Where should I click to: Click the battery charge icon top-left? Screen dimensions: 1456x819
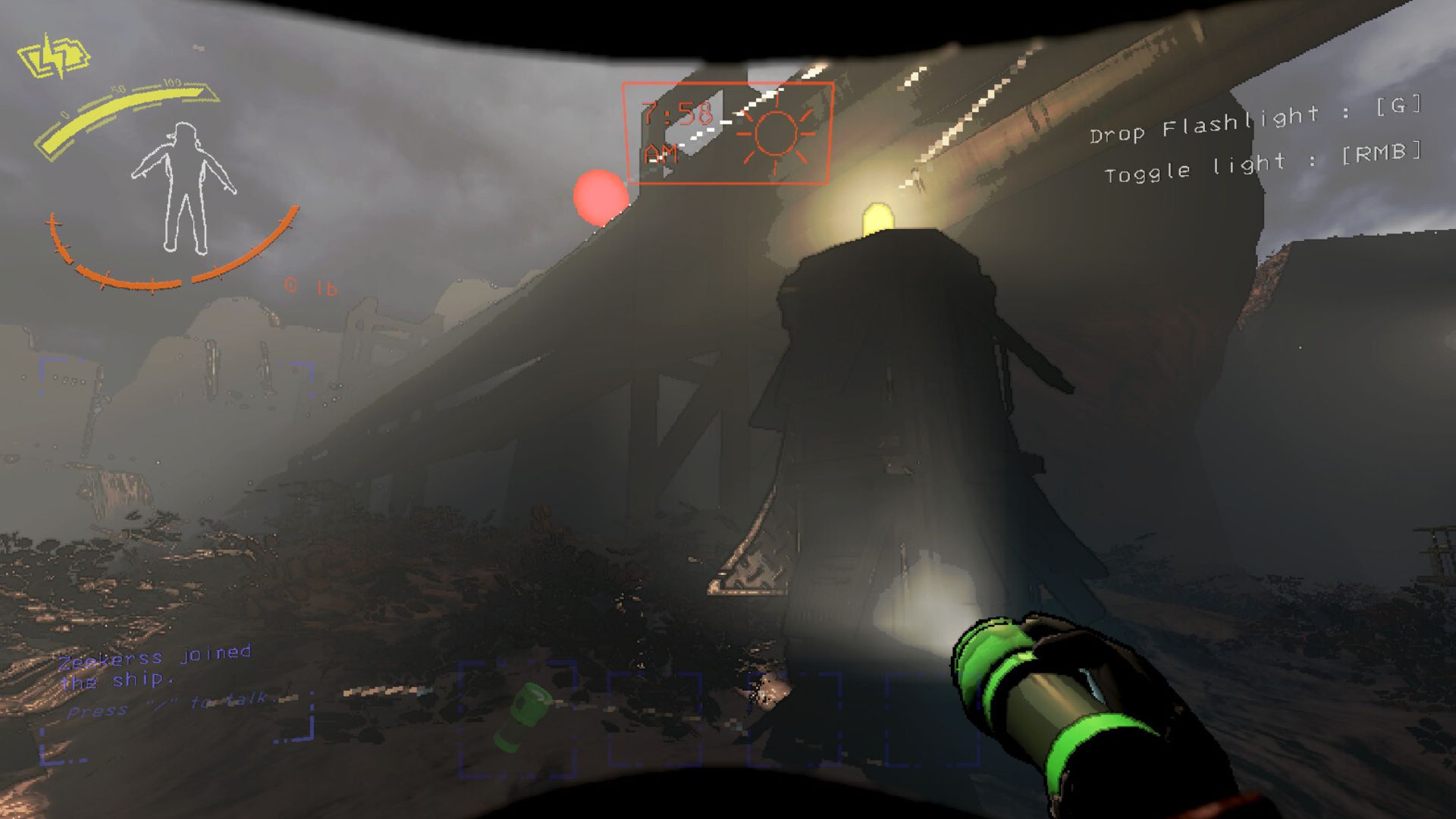pos(55,55)
